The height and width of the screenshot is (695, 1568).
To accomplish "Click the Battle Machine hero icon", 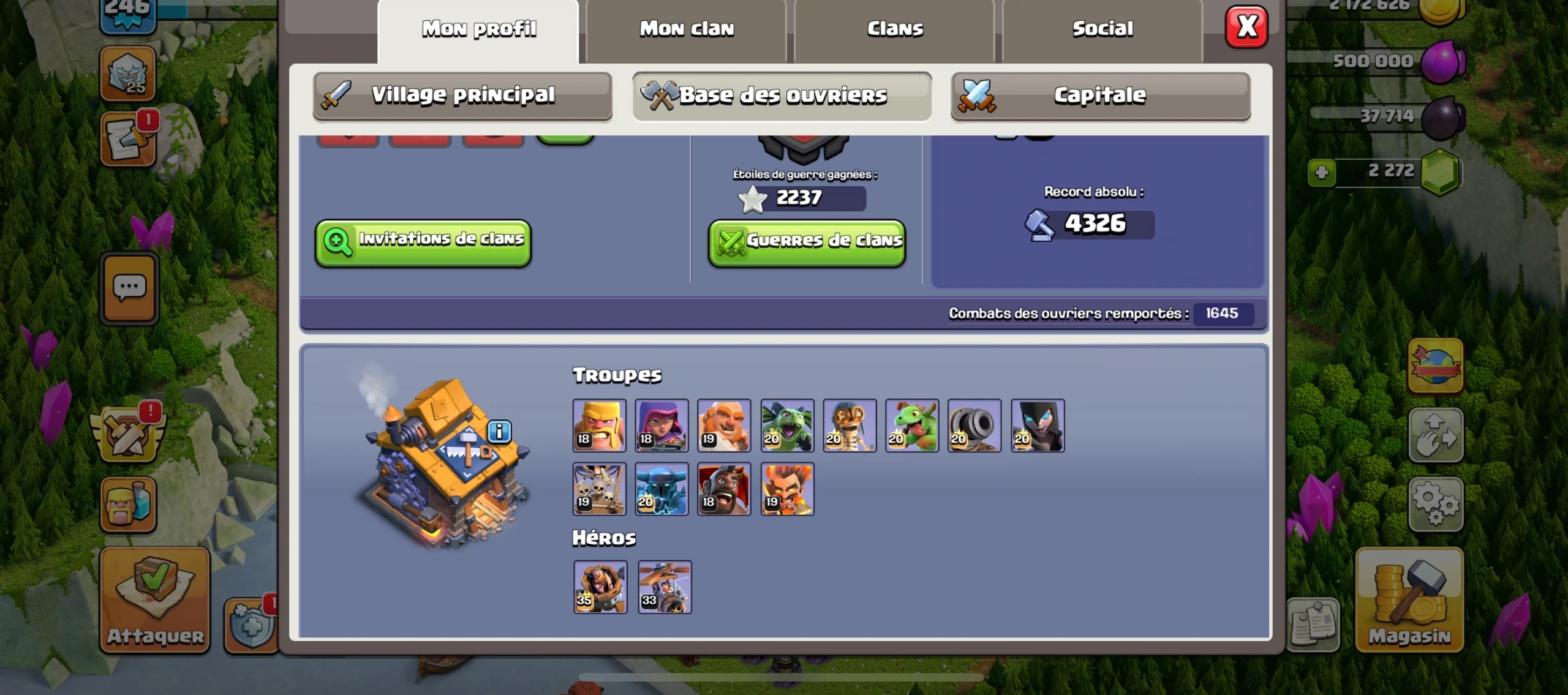I will 600,587.
